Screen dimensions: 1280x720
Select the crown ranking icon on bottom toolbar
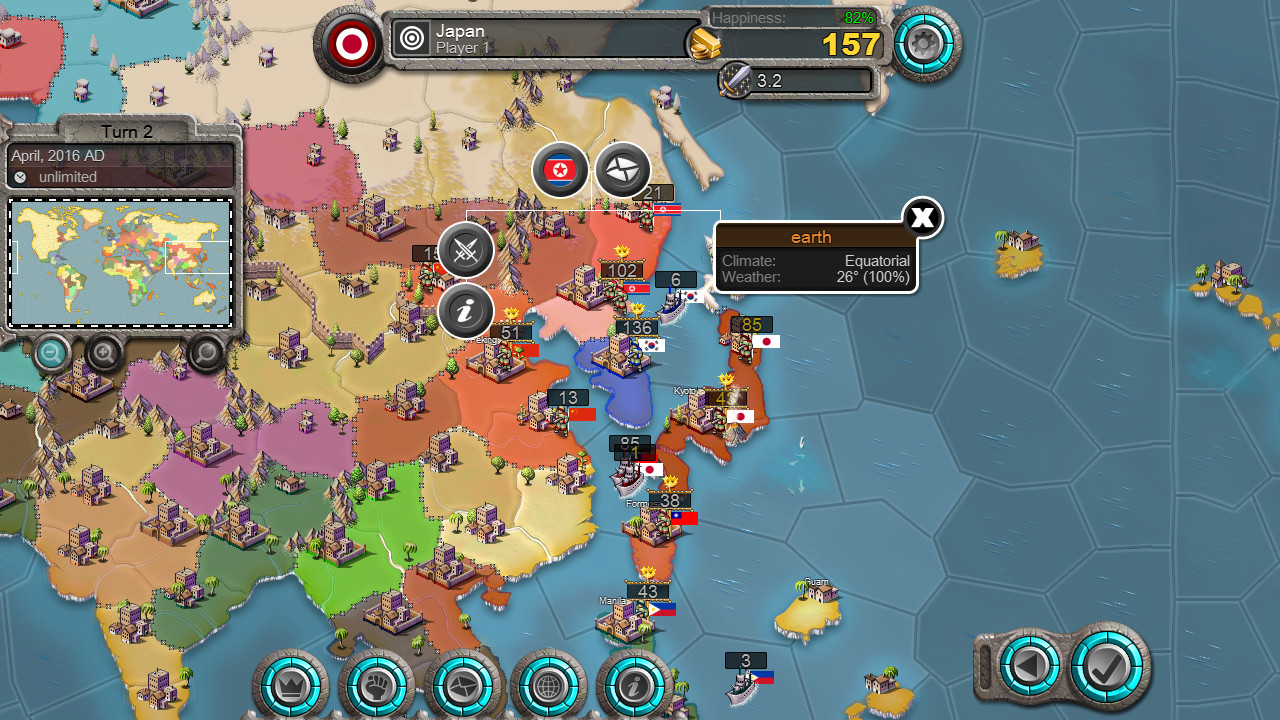pos(292,685)
